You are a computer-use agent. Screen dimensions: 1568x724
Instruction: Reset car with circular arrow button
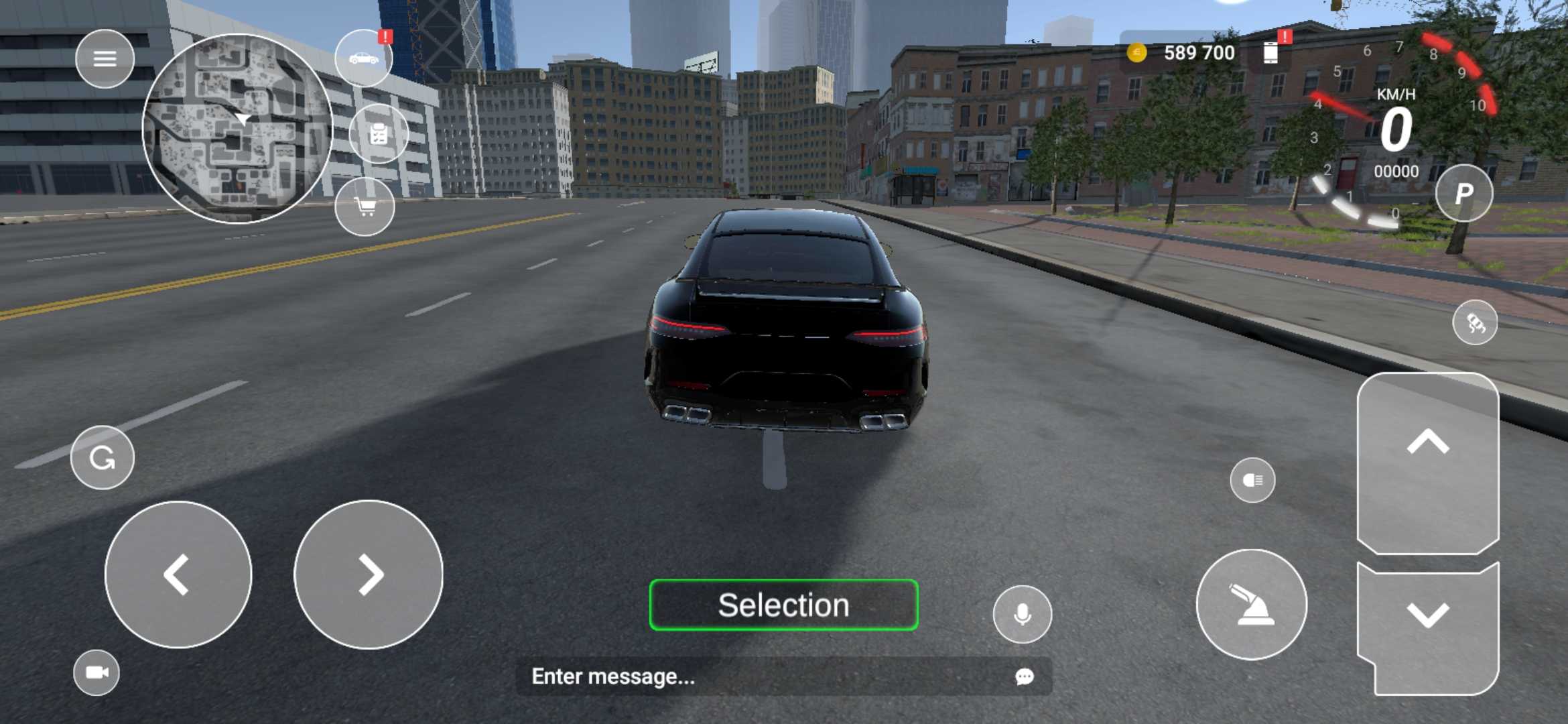(103, 458)
